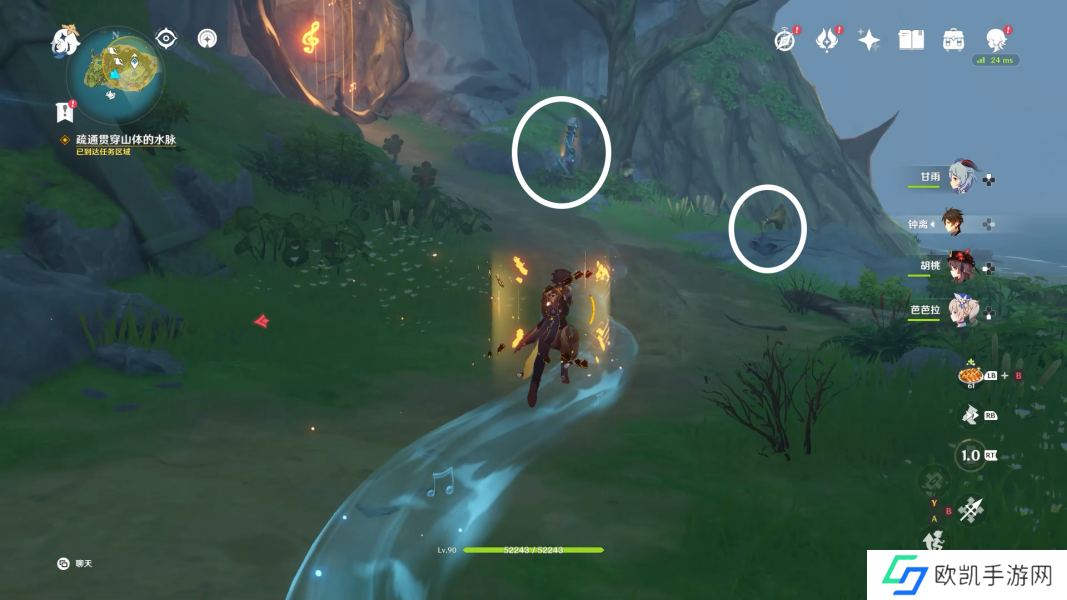Open the Adventurer Handbook compass icon

(x=786, y=40)
